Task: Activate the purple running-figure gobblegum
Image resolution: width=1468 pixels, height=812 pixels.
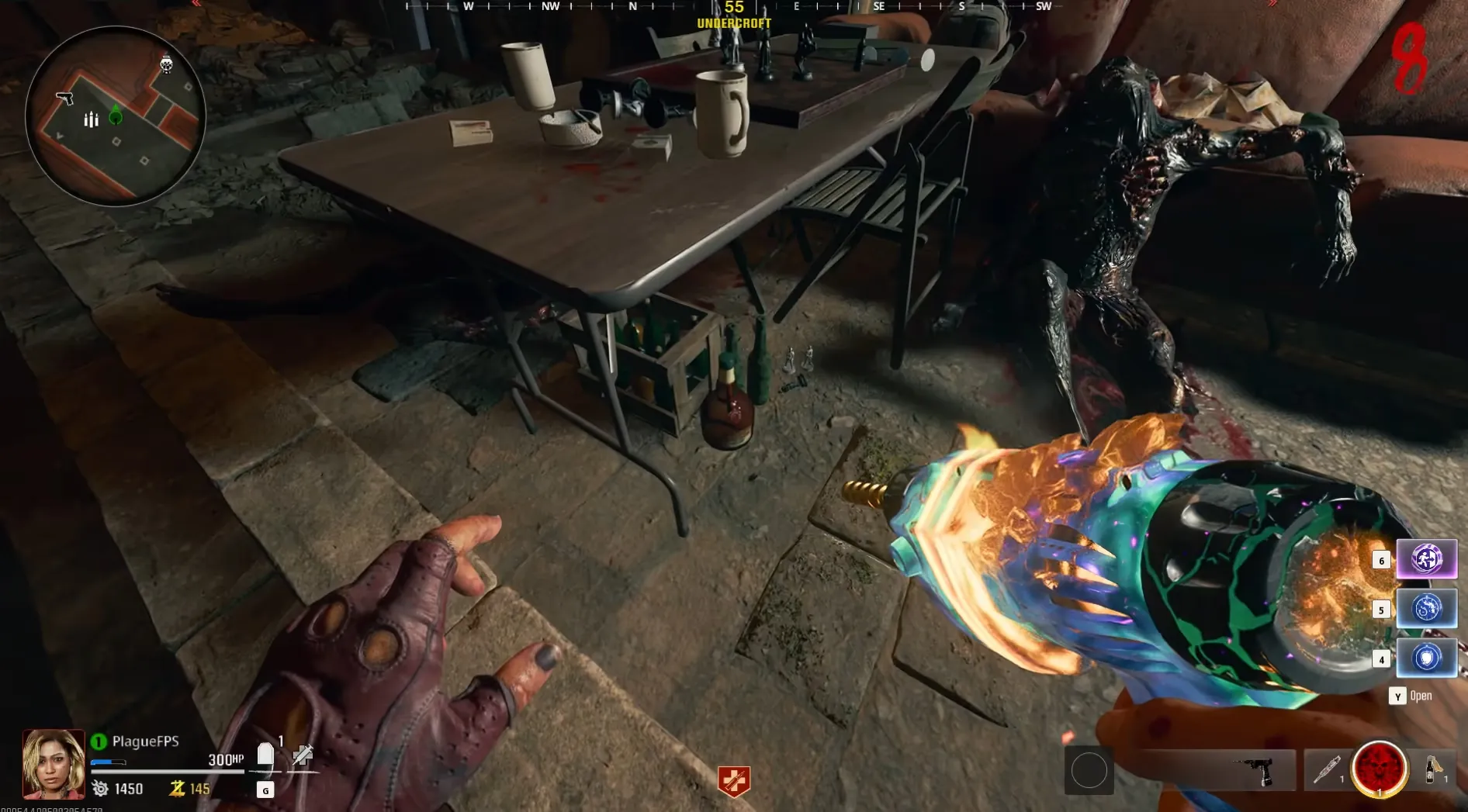Action: click(x=1426, y=558)
